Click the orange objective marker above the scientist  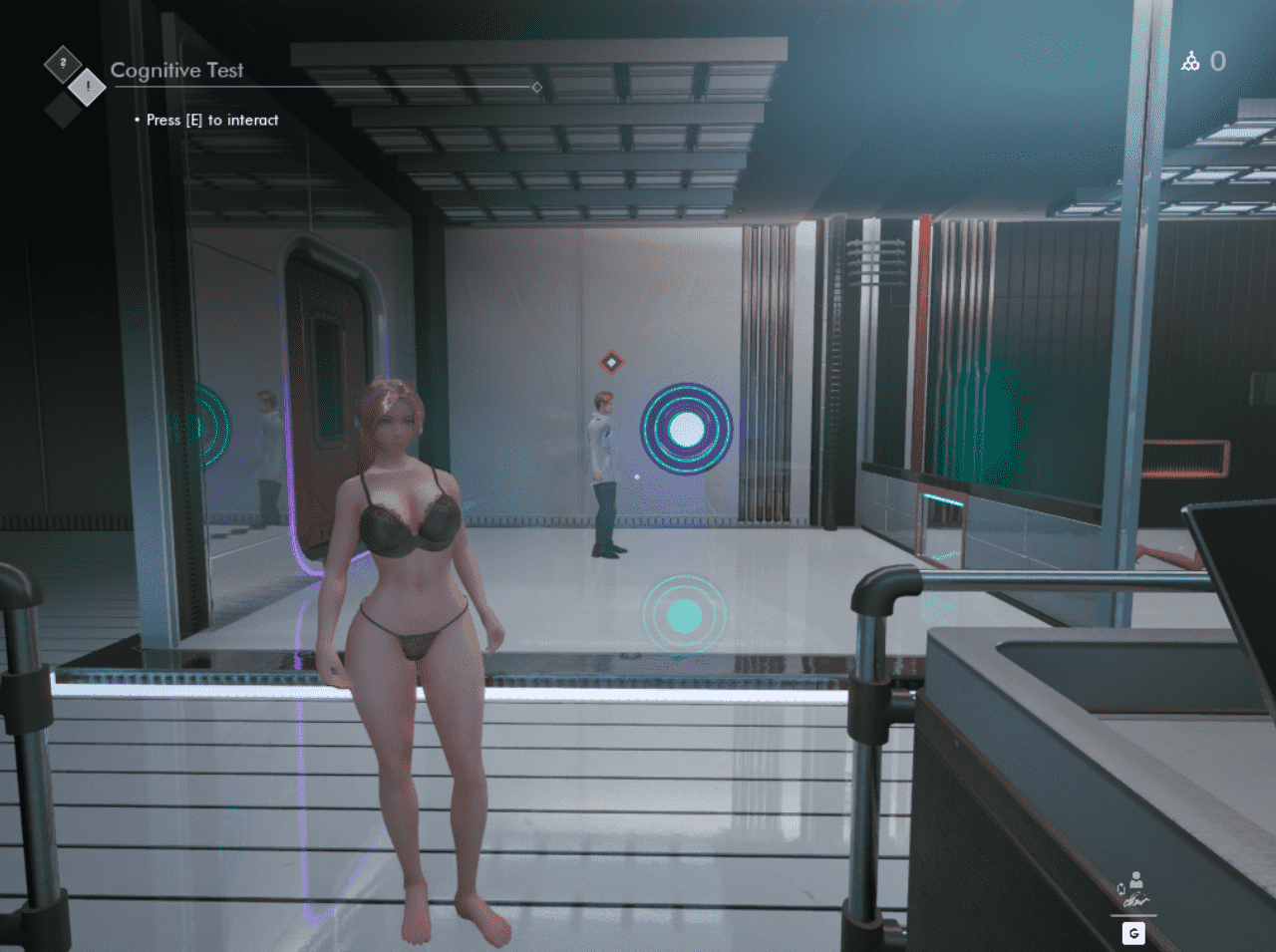[611, 362]
